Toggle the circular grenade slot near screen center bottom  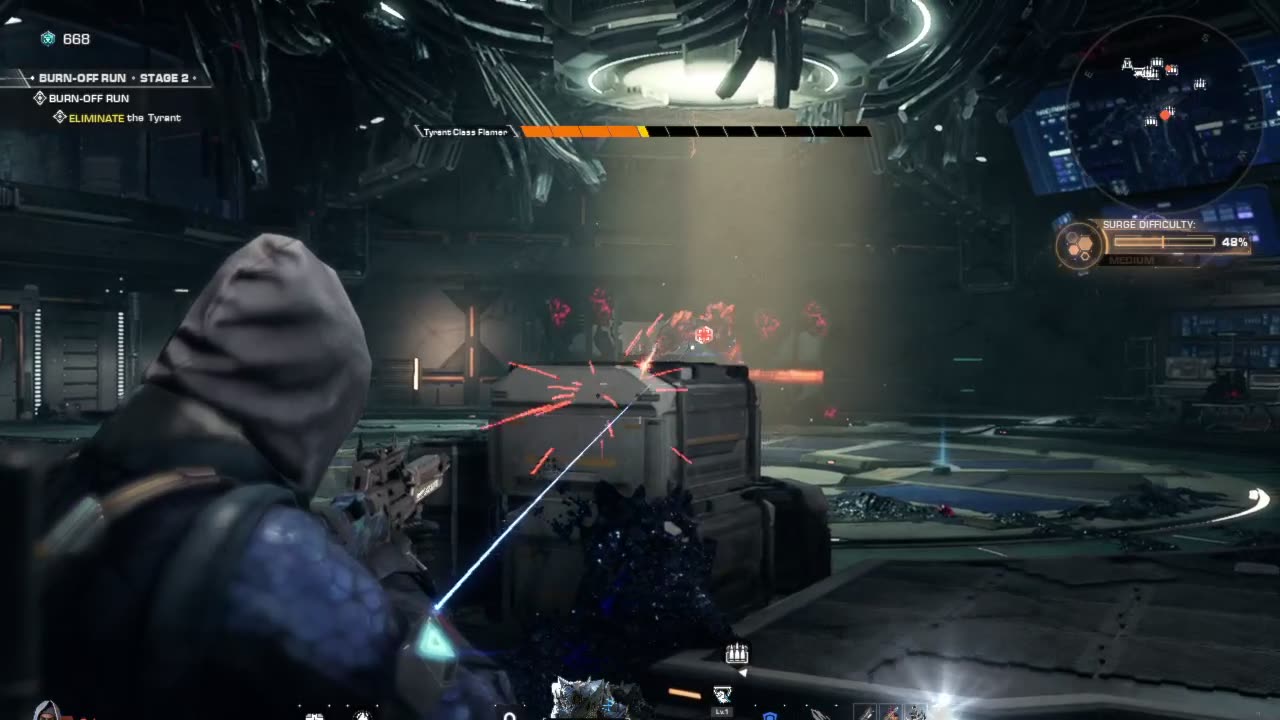(510, 714)
